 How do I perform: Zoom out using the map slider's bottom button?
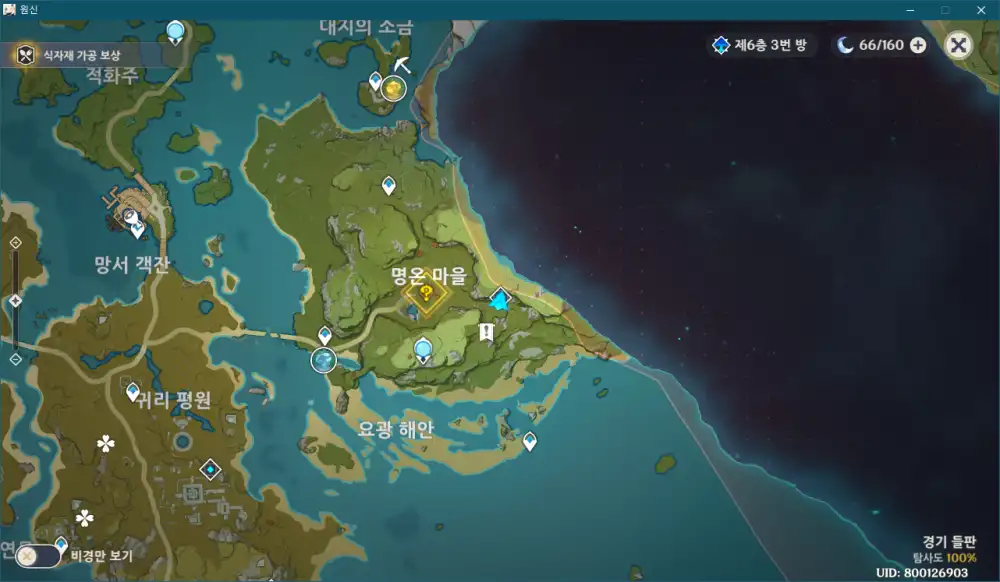(15, 359)
